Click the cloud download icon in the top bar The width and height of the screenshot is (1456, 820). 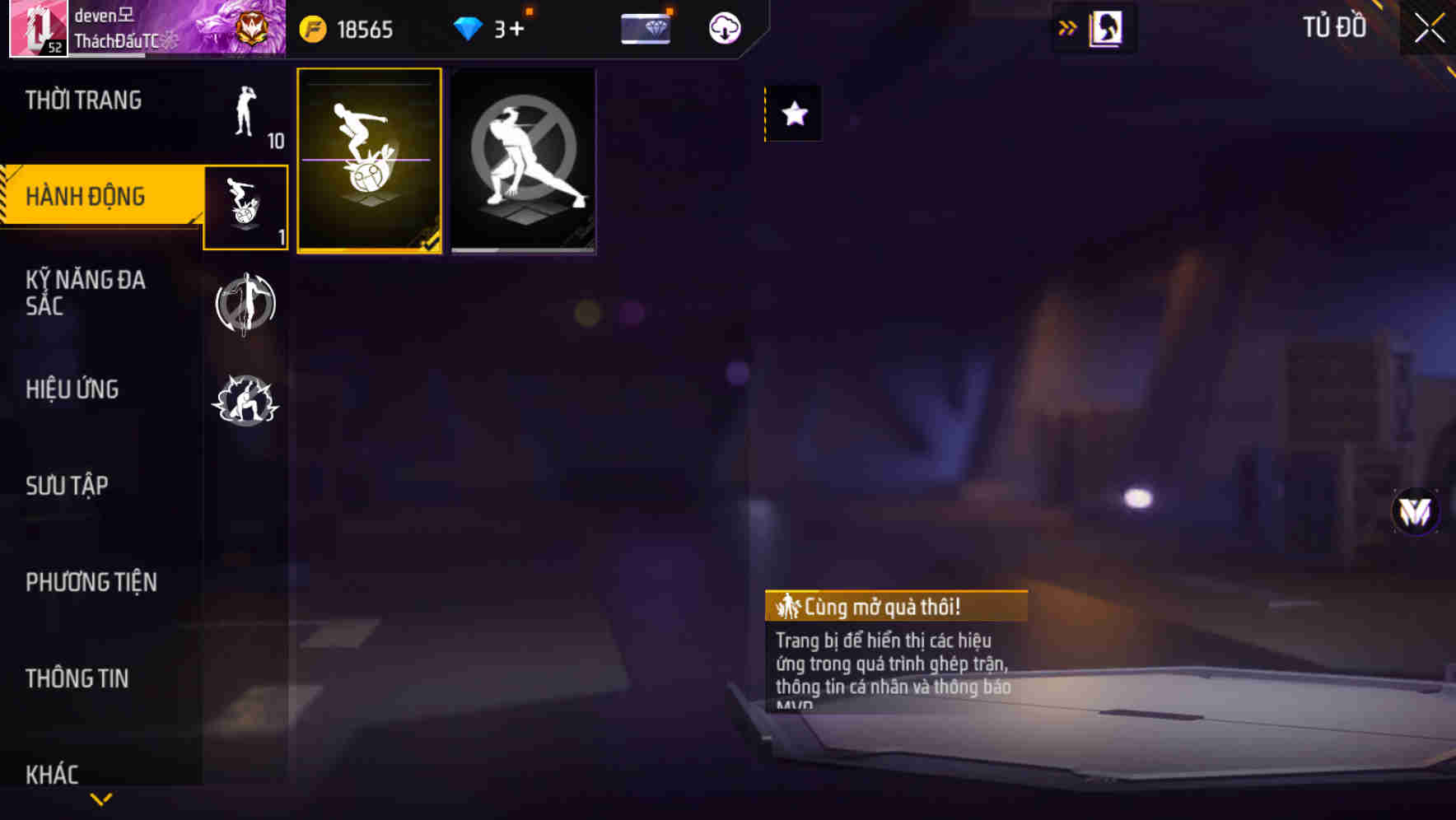click(723, 27)
